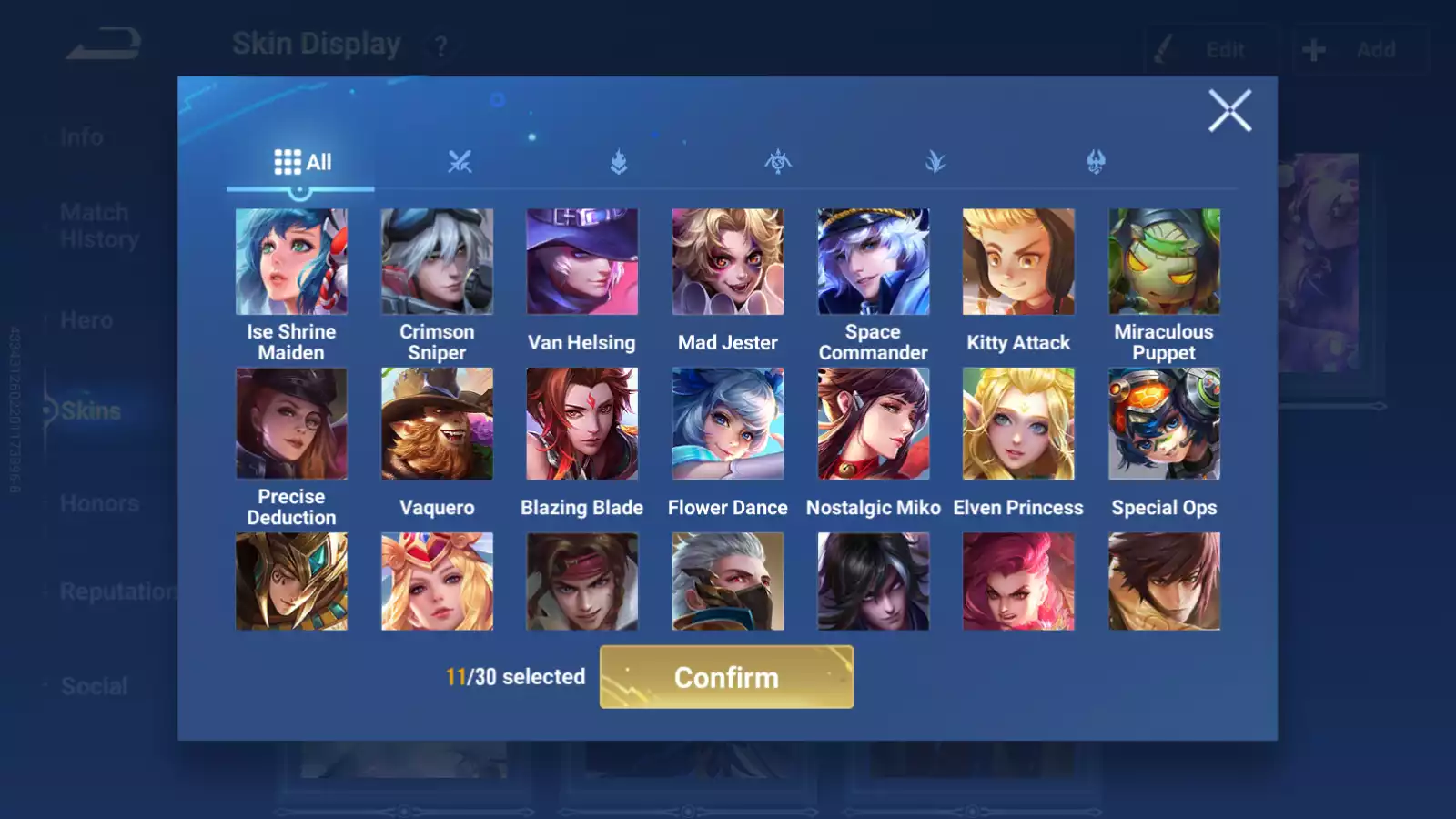Image resolution: width=1456 pixels, height=819 pixels.
Task: Pick the golden Egyptian-helmet hero skin
Action: [x=291, y=581]
